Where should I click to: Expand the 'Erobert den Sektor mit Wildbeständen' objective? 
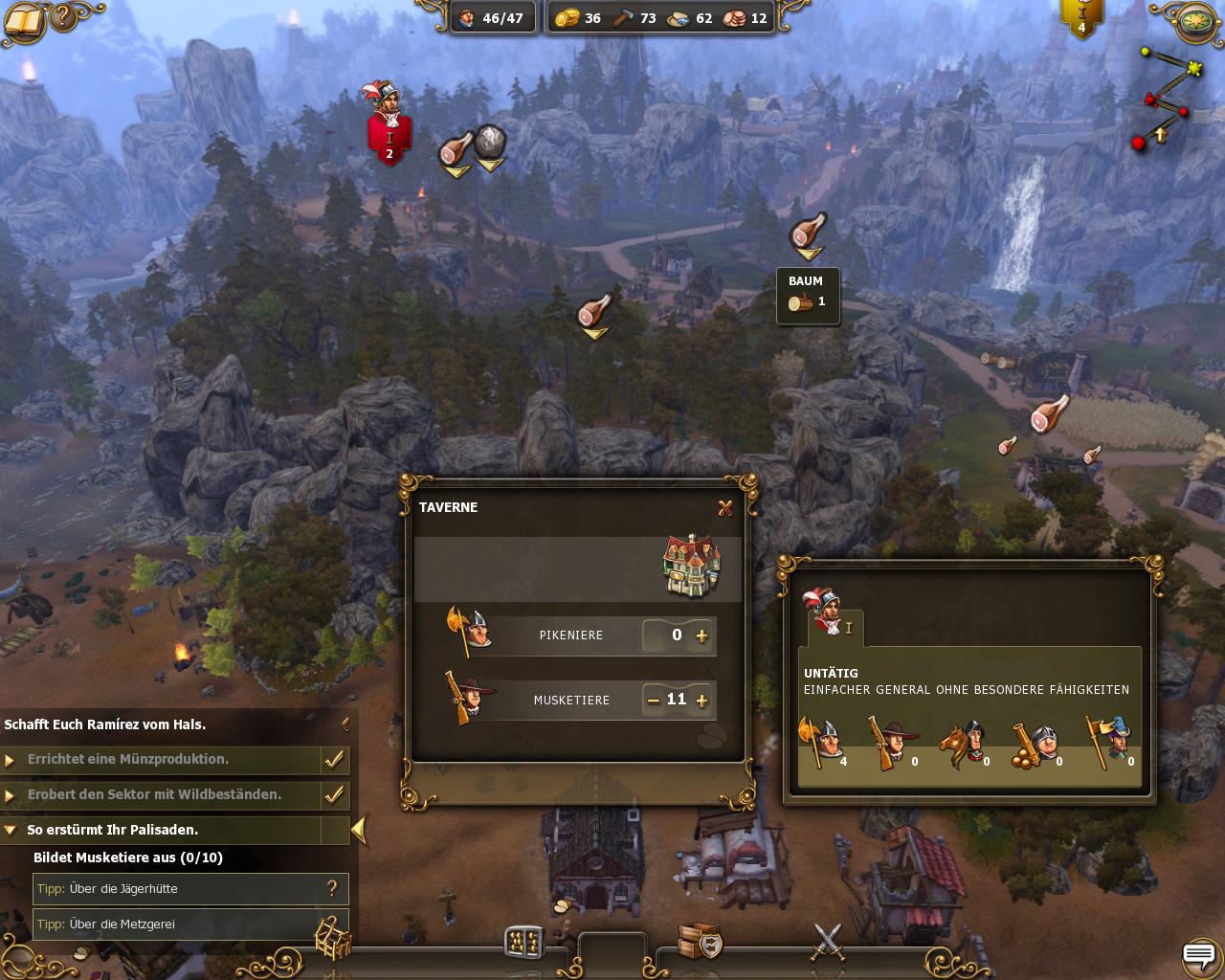click(11, 795)
